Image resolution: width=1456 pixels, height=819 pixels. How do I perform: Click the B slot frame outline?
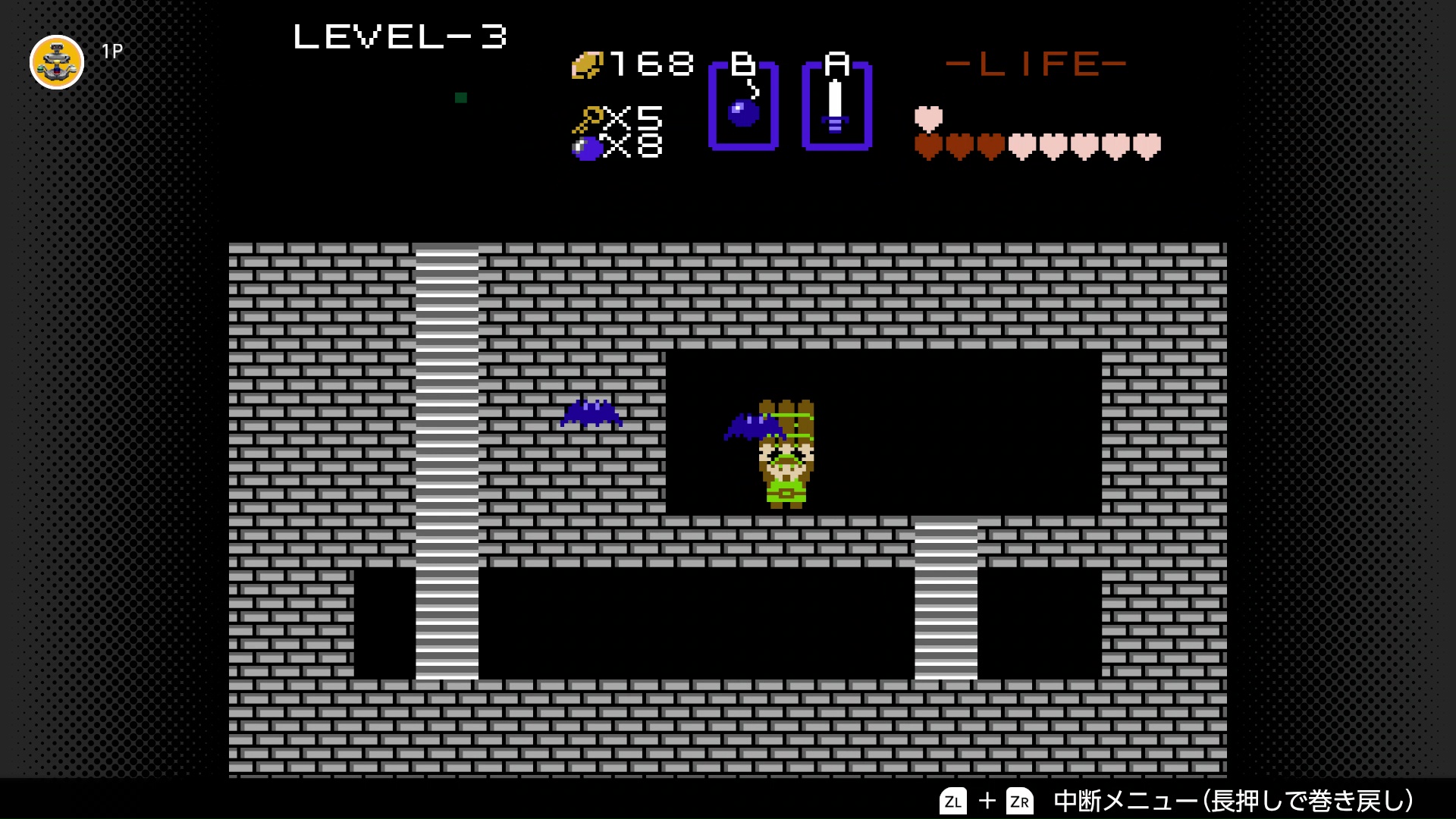(x=713, y=106)
